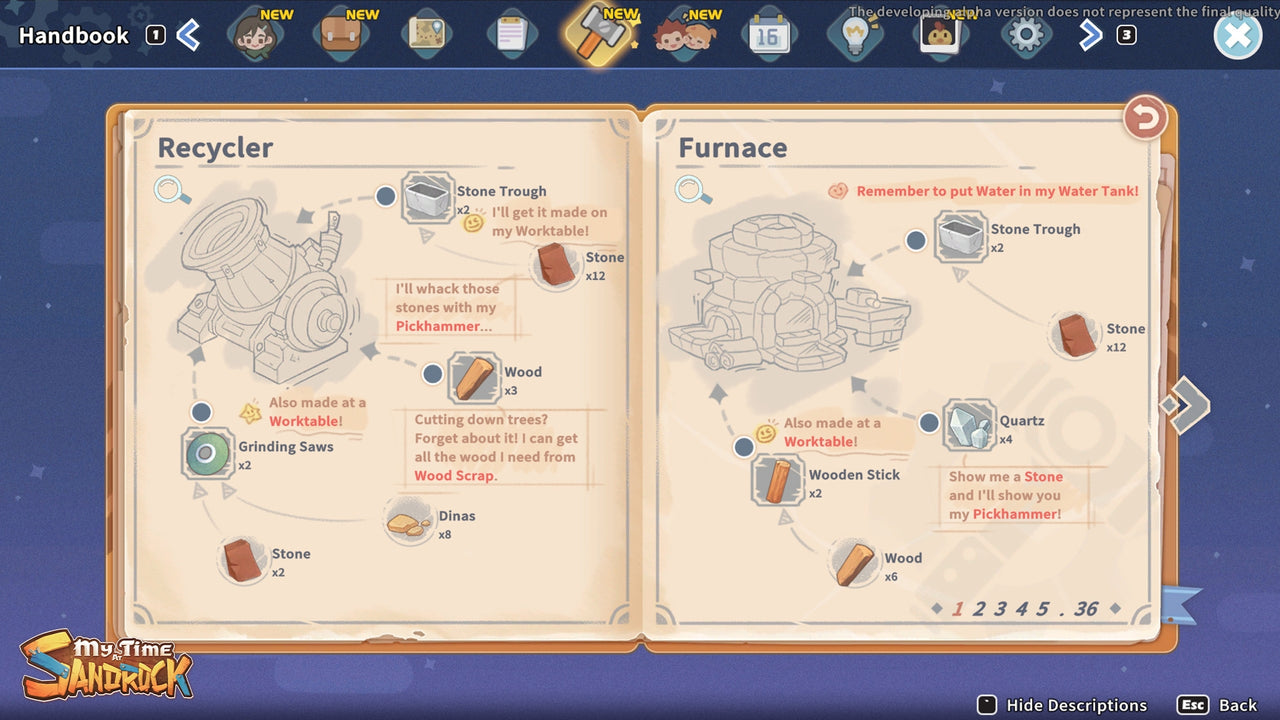Navigate right with the blue forward chevron
The height and width of the screenshot is (720, 1280).
click(x=1090, y=33)
